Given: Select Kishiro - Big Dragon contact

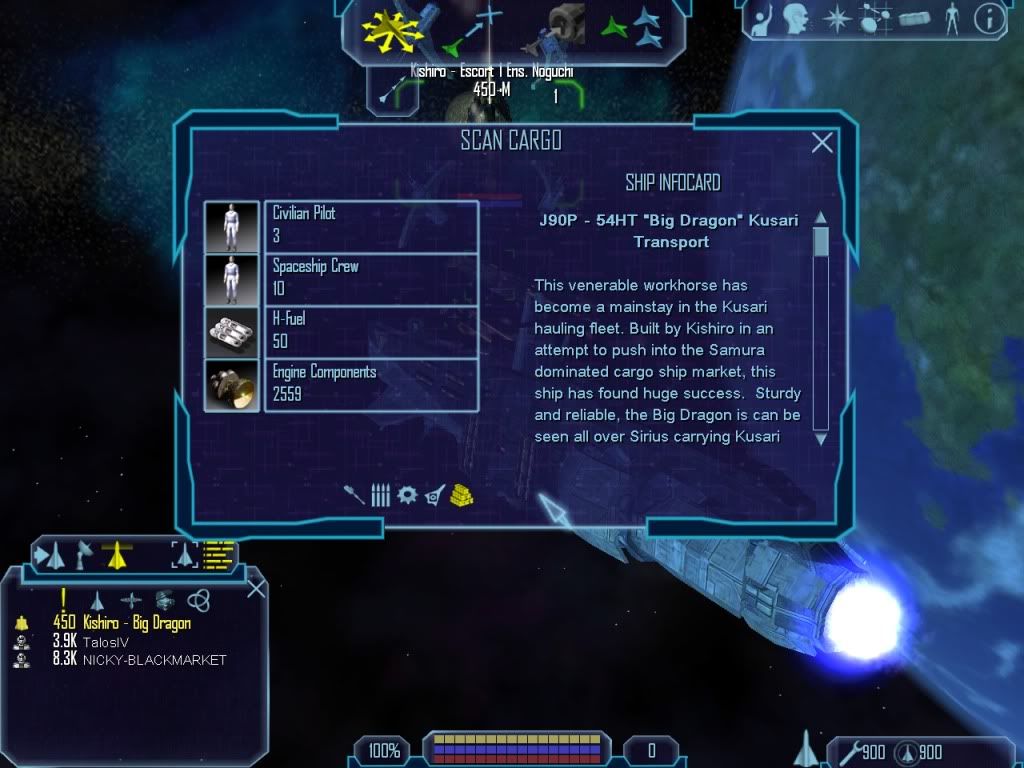Looking at the screenshot, I should [x=136, y=623].
